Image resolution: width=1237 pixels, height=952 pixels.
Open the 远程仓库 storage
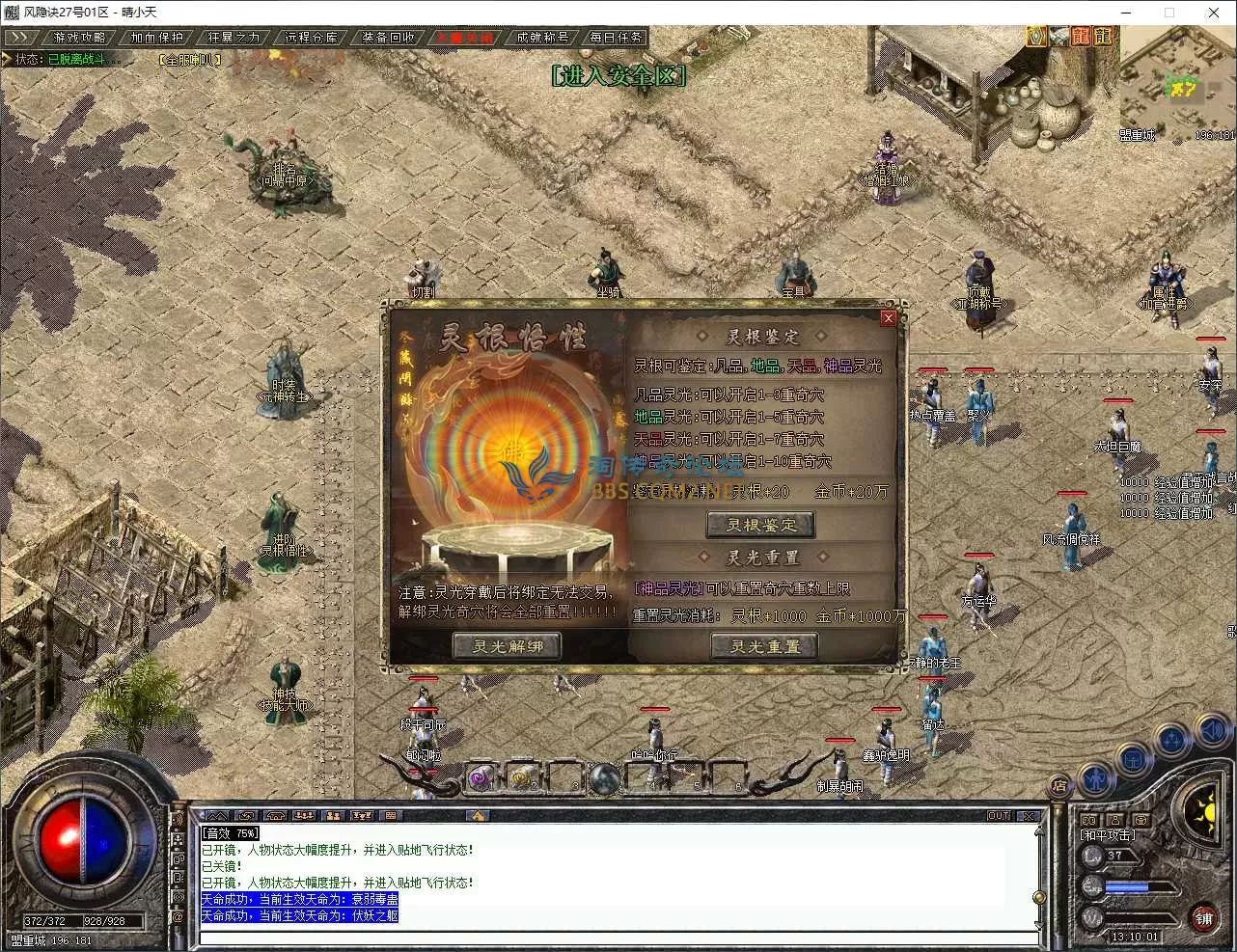click(x=311, y=38)
